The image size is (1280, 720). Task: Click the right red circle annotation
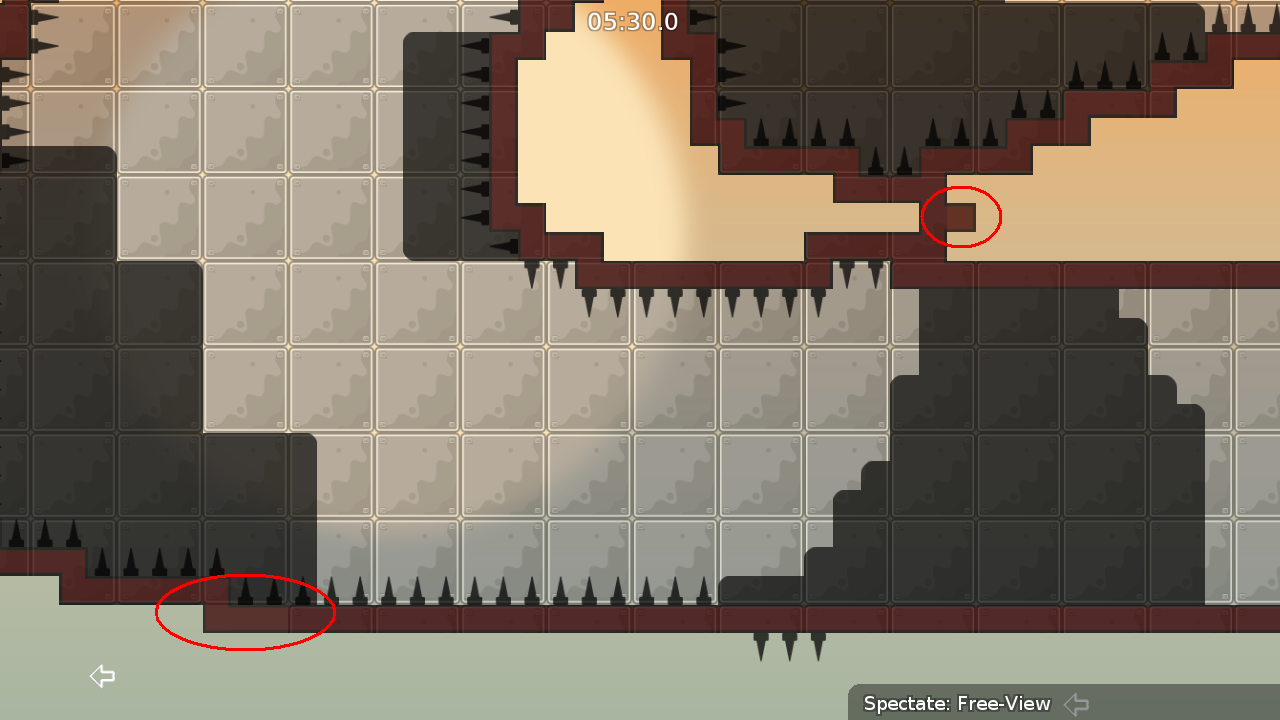coord(961,215)
